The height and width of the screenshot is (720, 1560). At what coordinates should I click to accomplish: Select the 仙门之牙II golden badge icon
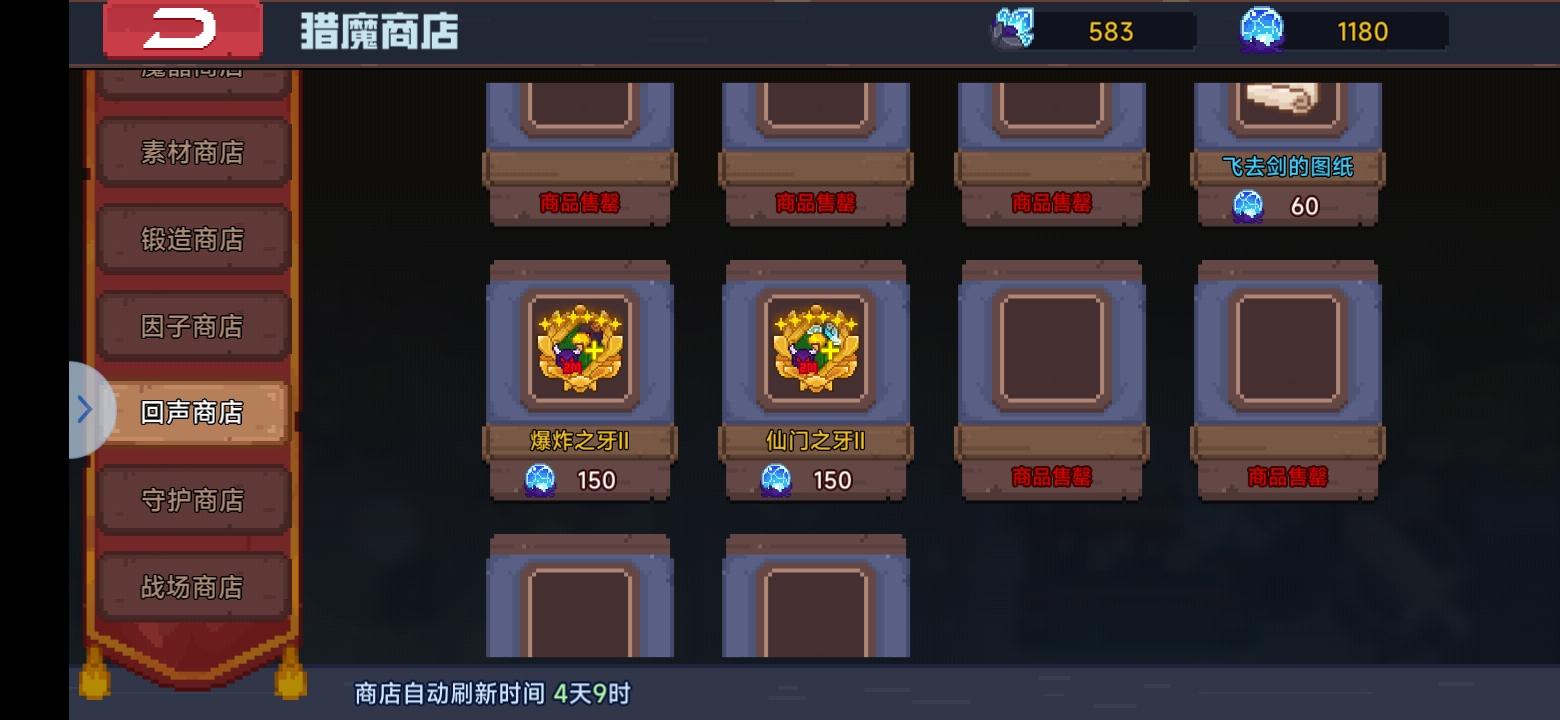(816, 350)
